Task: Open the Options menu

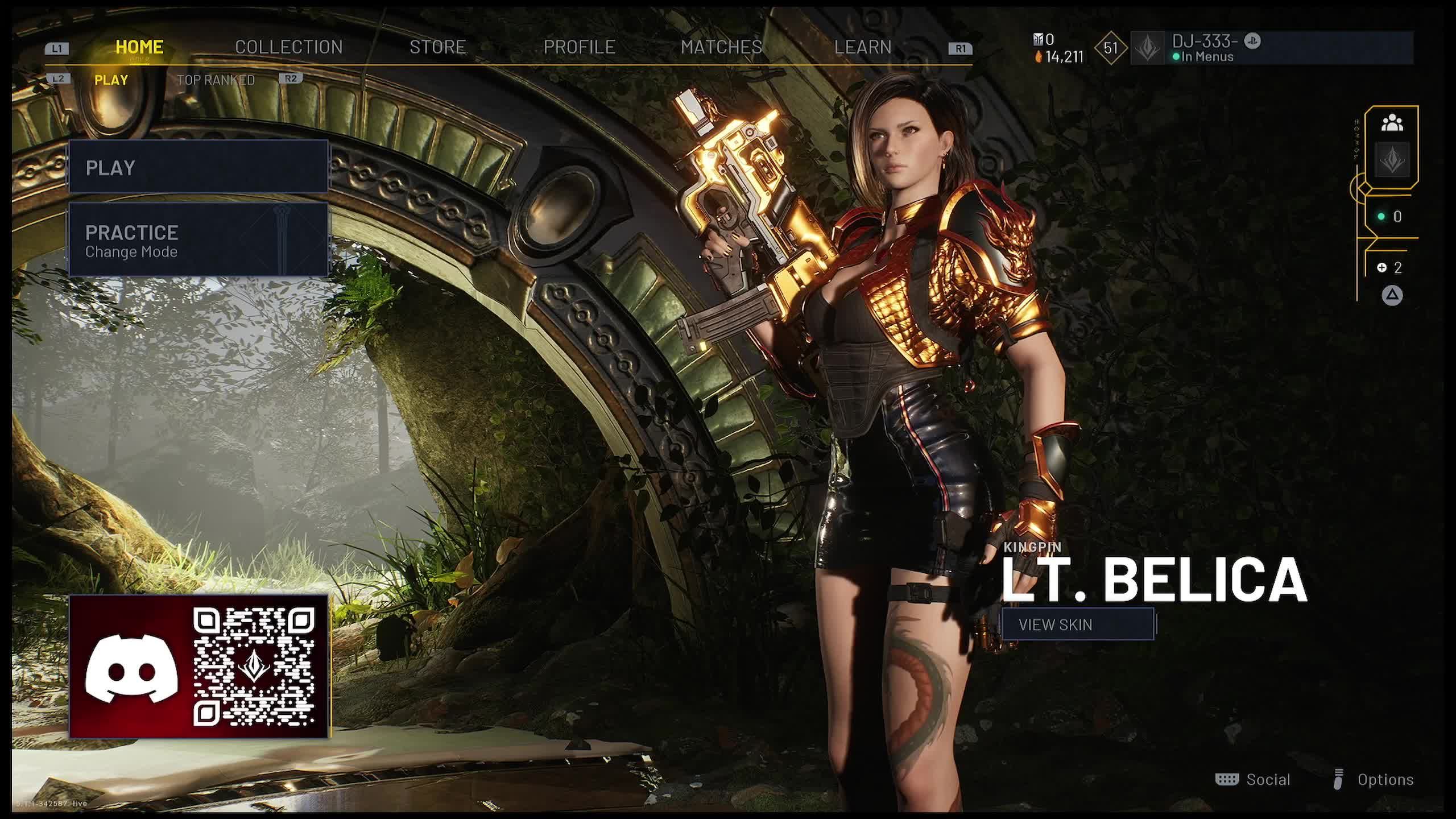Action: [1374, 780]
